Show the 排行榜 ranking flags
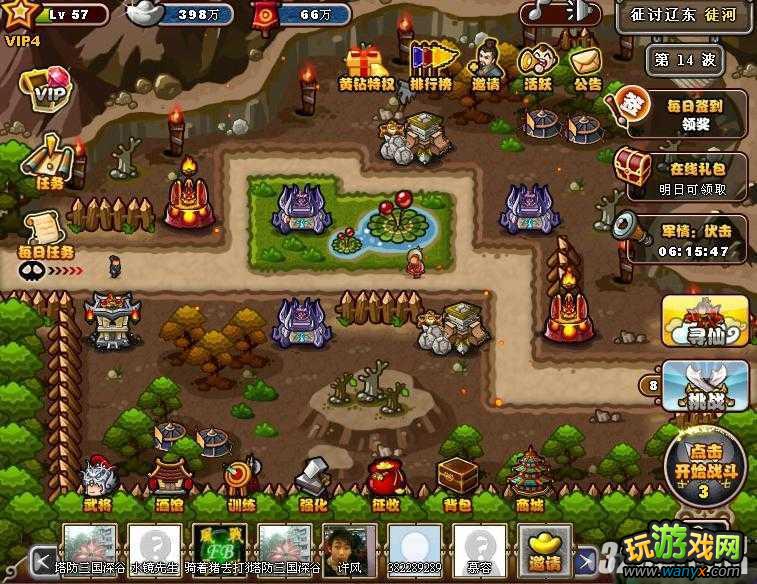Screen dimensions: 757x584 (x=427, y=66)
